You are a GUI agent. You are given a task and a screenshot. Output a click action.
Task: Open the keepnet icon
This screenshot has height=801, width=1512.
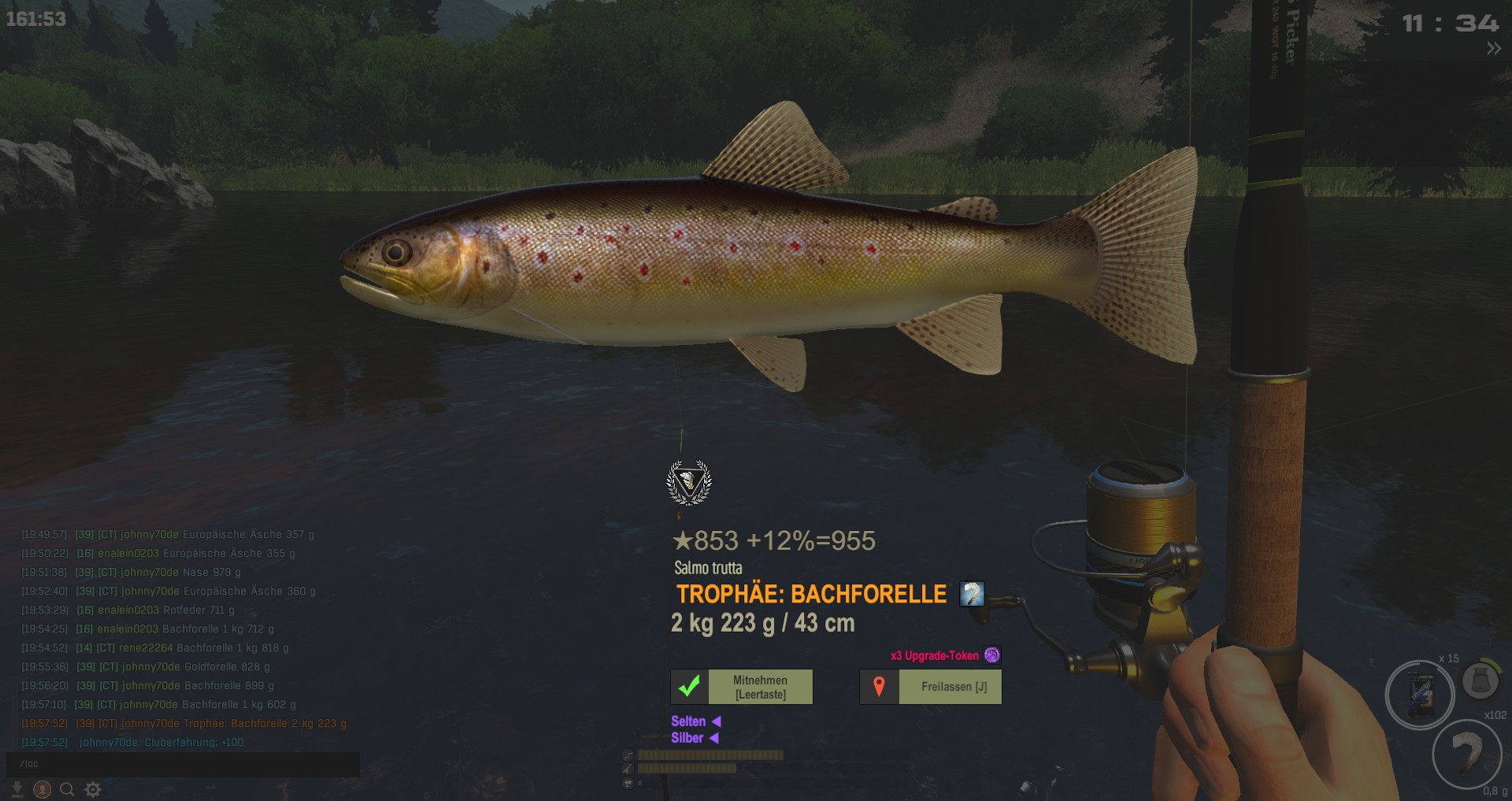pos(1480,680)
